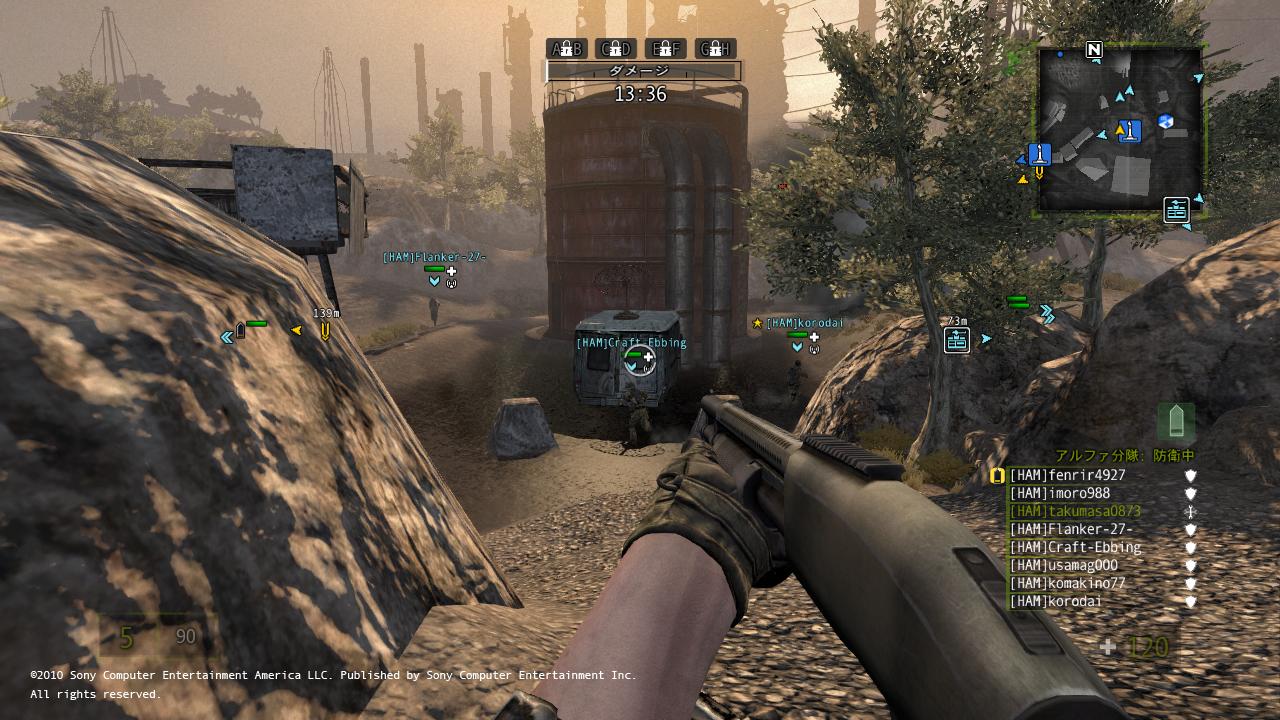Click the squad leader badge beside fenrir4927
The width and height of the screenshot is (1280, 720).
point(997,476)
